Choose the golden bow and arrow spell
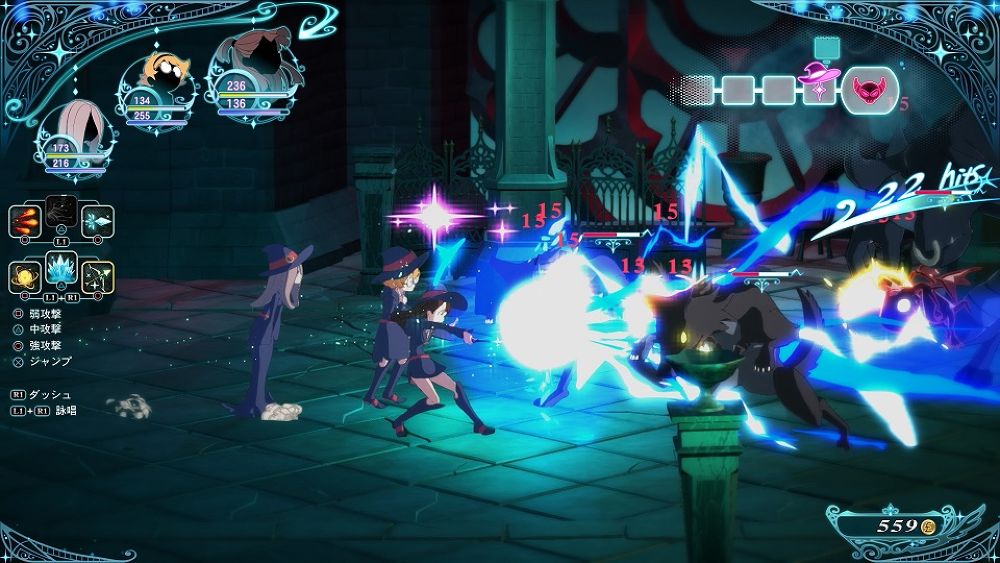The width and height of the screenshot is (1000, 563). (x=98, y=276)
